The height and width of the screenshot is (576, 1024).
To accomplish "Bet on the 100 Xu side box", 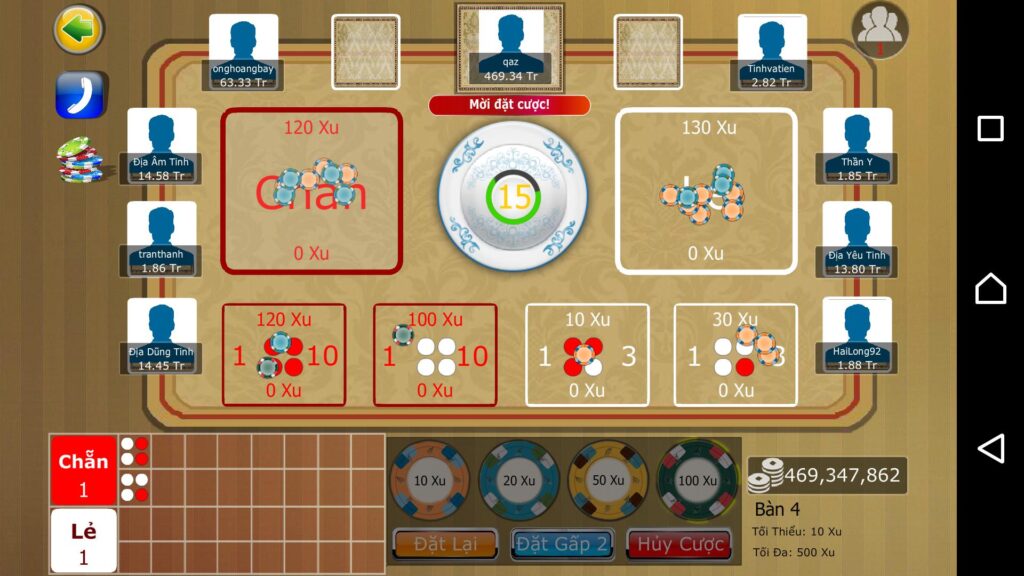I will tap(435, 355).
